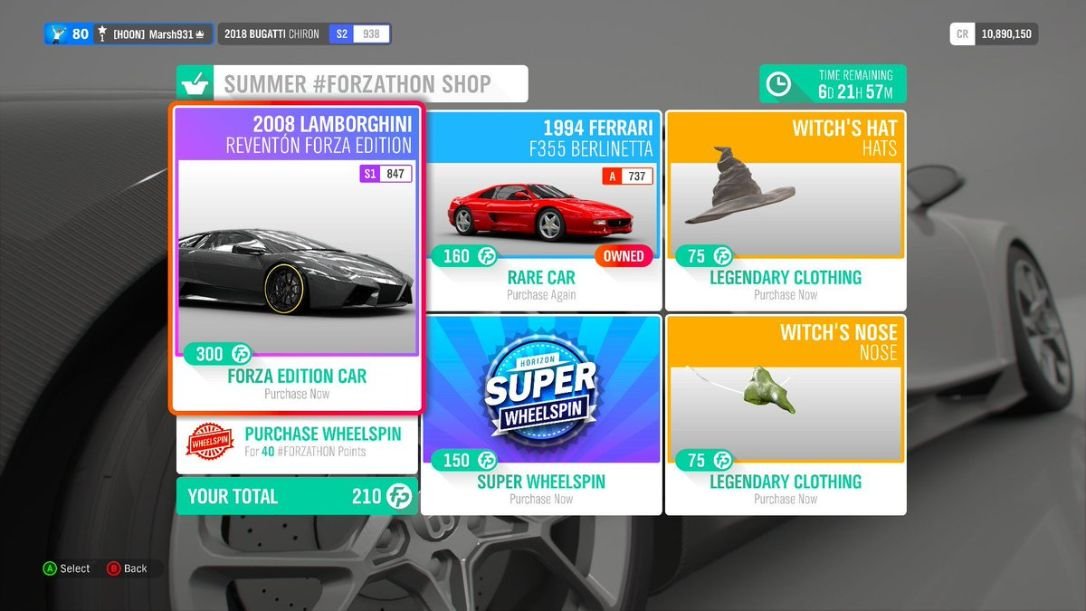The height and width of the screenshot is (611, 1086).
Task: Choose the Witch's Nose clothing item
Action: coord(786,414)
